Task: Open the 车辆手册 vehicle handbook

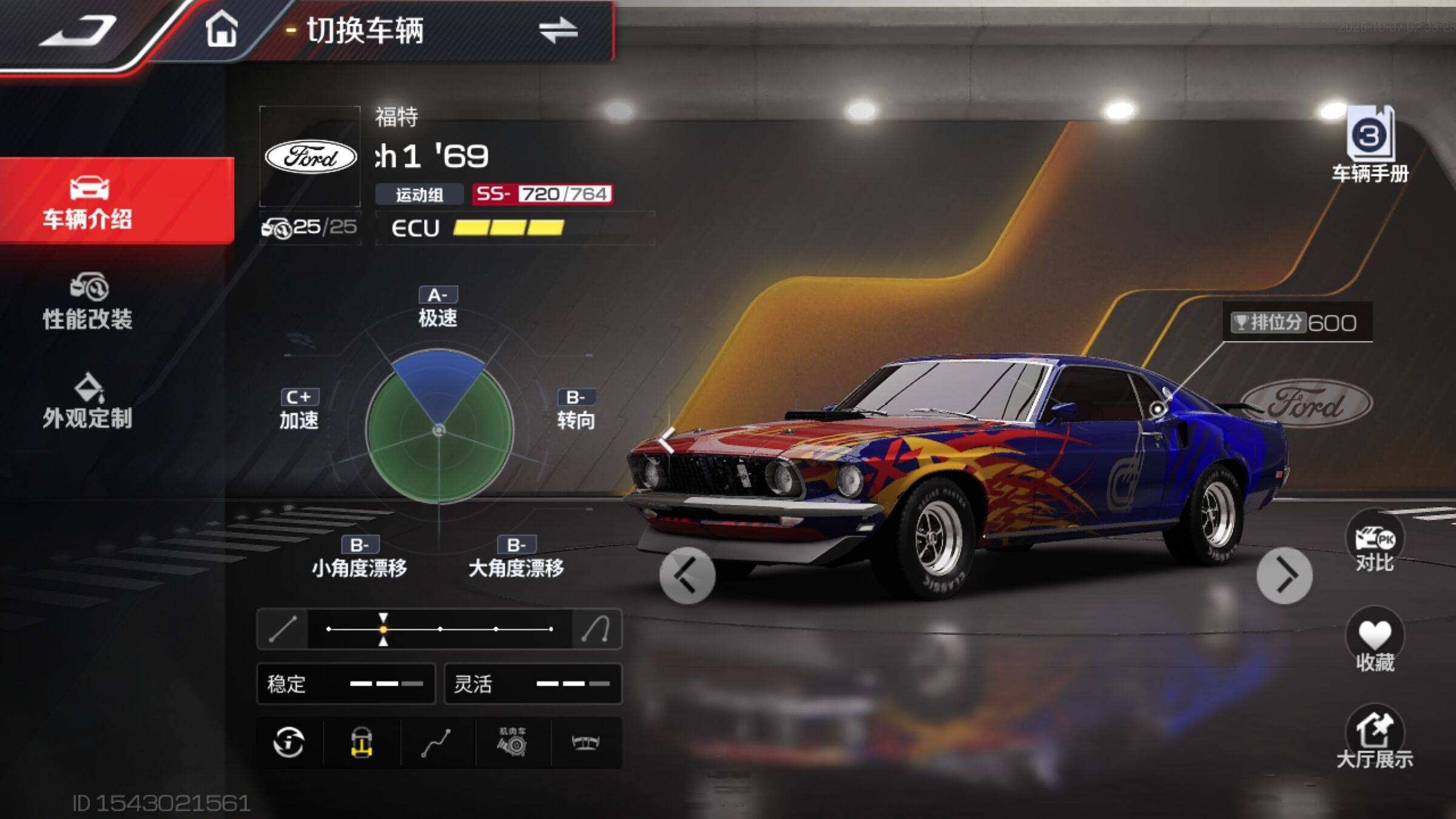Action: tap(1370, 146)
